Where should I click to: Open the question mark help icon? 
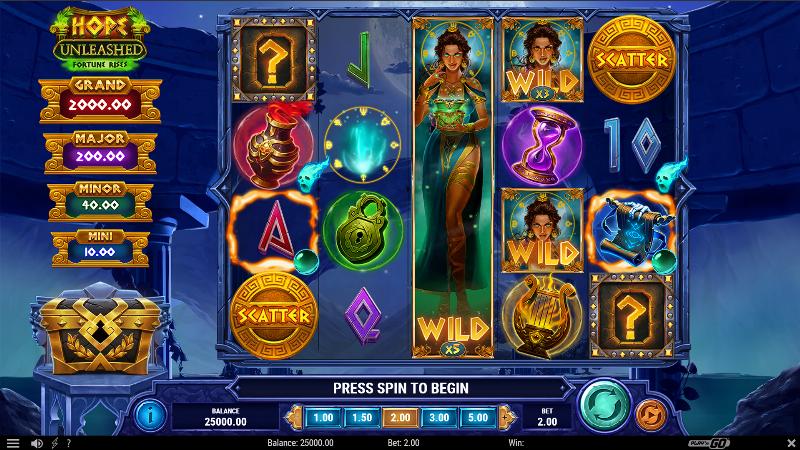(x=69, y=442)
